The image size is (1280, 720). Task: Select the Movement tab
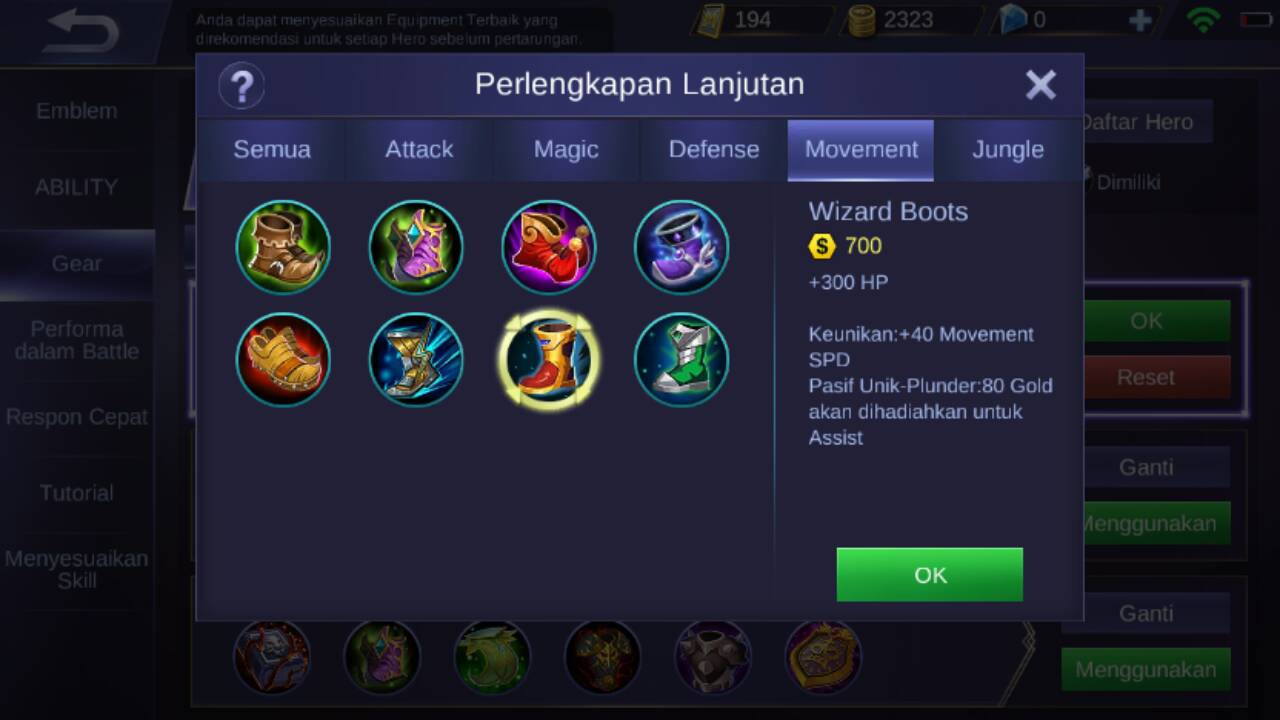coord(861,150)
